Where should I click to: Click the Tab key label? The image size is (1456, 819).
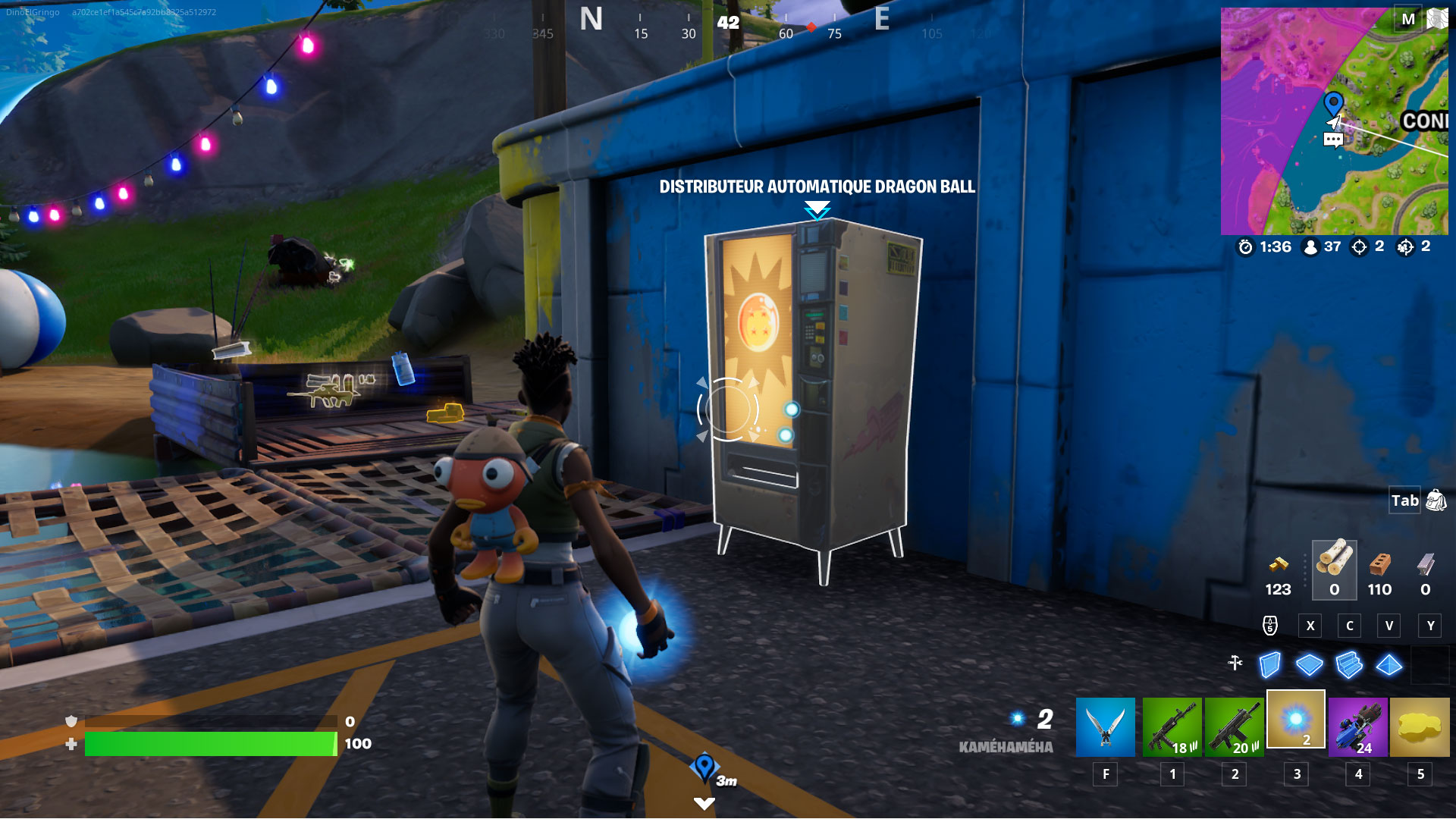(1404, 500)
